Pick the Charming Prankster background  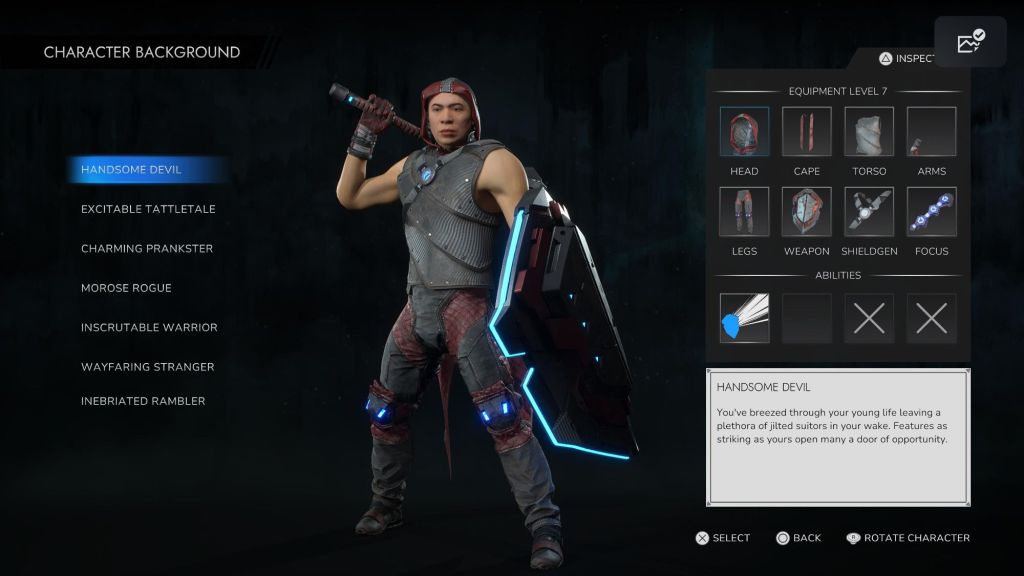(x=147, y=248)
